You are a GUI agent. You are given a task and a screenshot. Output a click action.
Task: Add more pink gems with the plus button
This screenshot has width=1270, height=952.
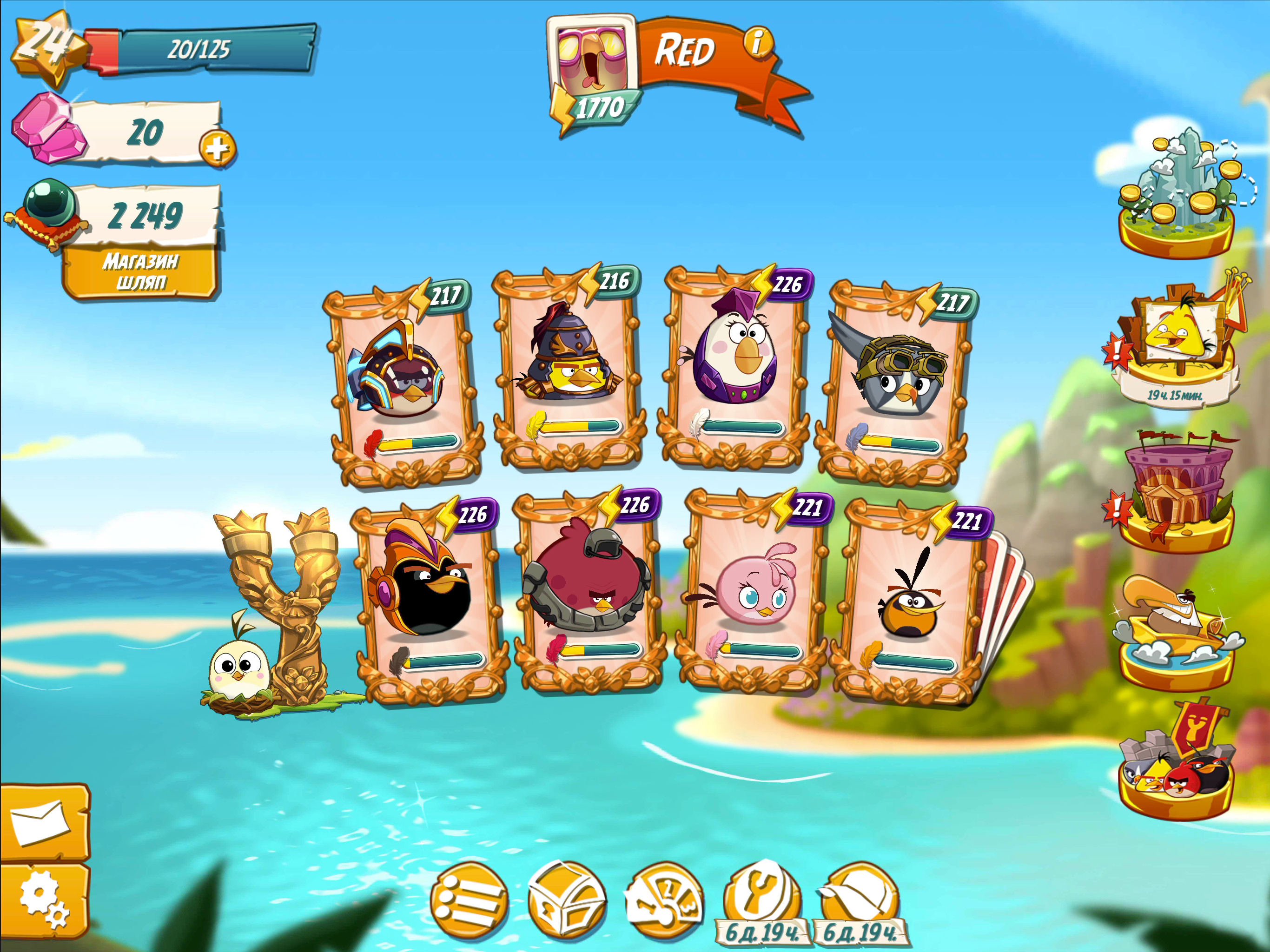(x=218, y=149)
